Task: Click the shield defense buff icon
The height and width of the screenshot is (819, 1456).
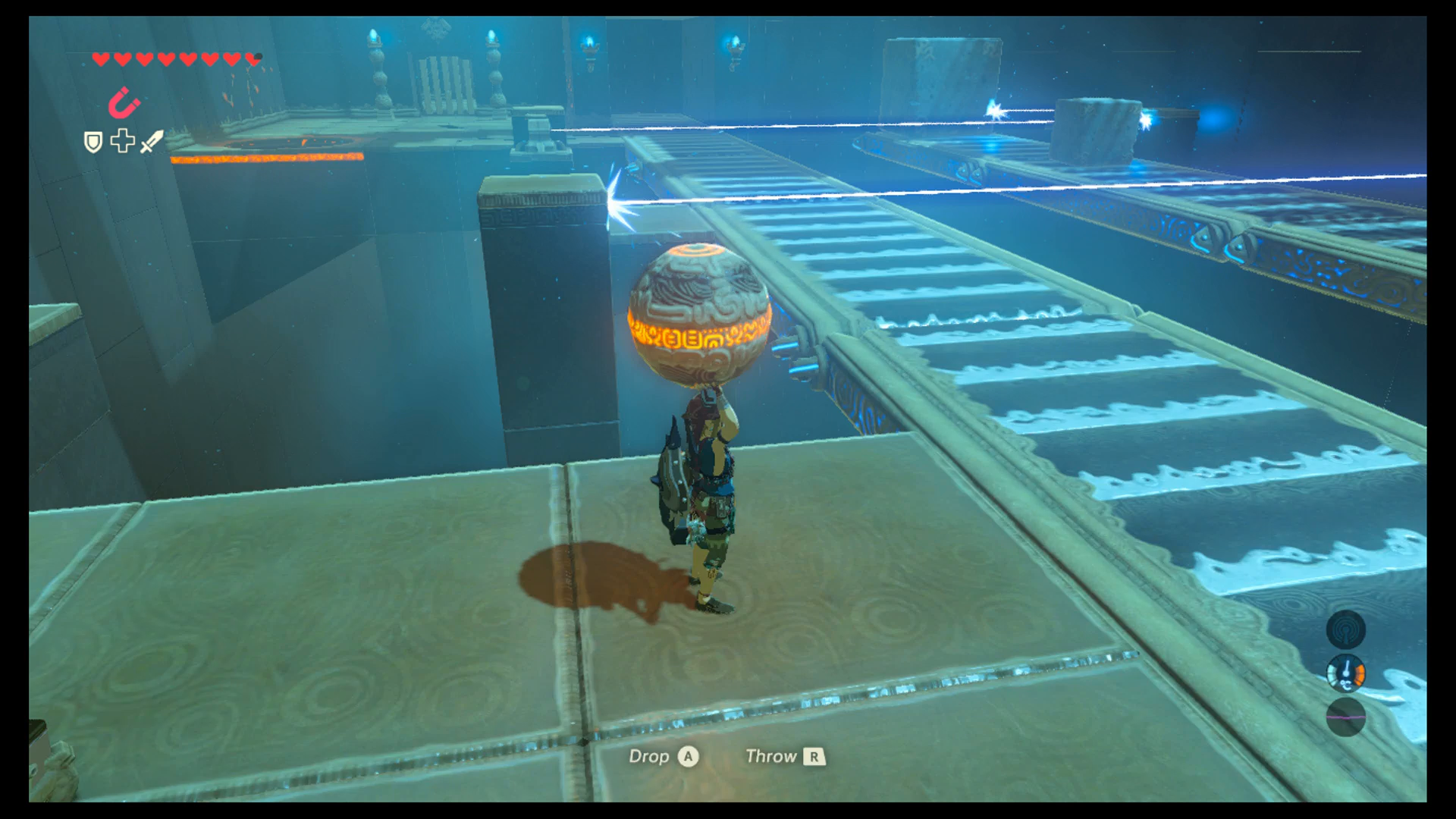Action: click(x=93, y=142)
